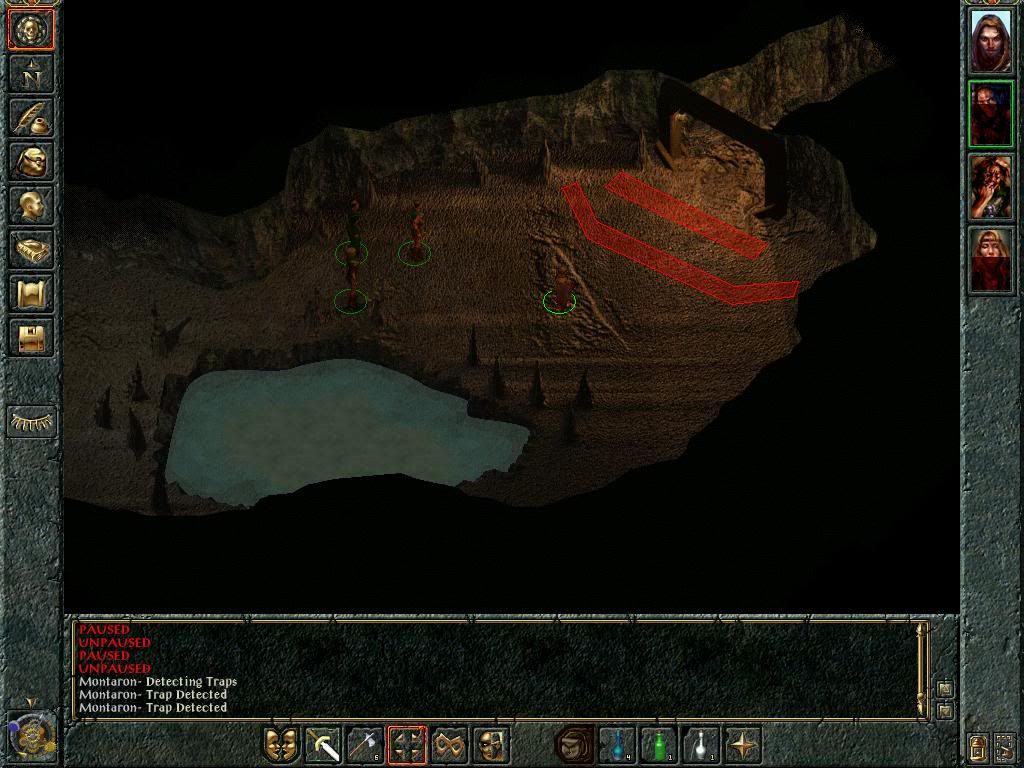The height and width of the screenshot is (768, 1024).
Task: Open the priest scroll screen
Action: point(30,294)
